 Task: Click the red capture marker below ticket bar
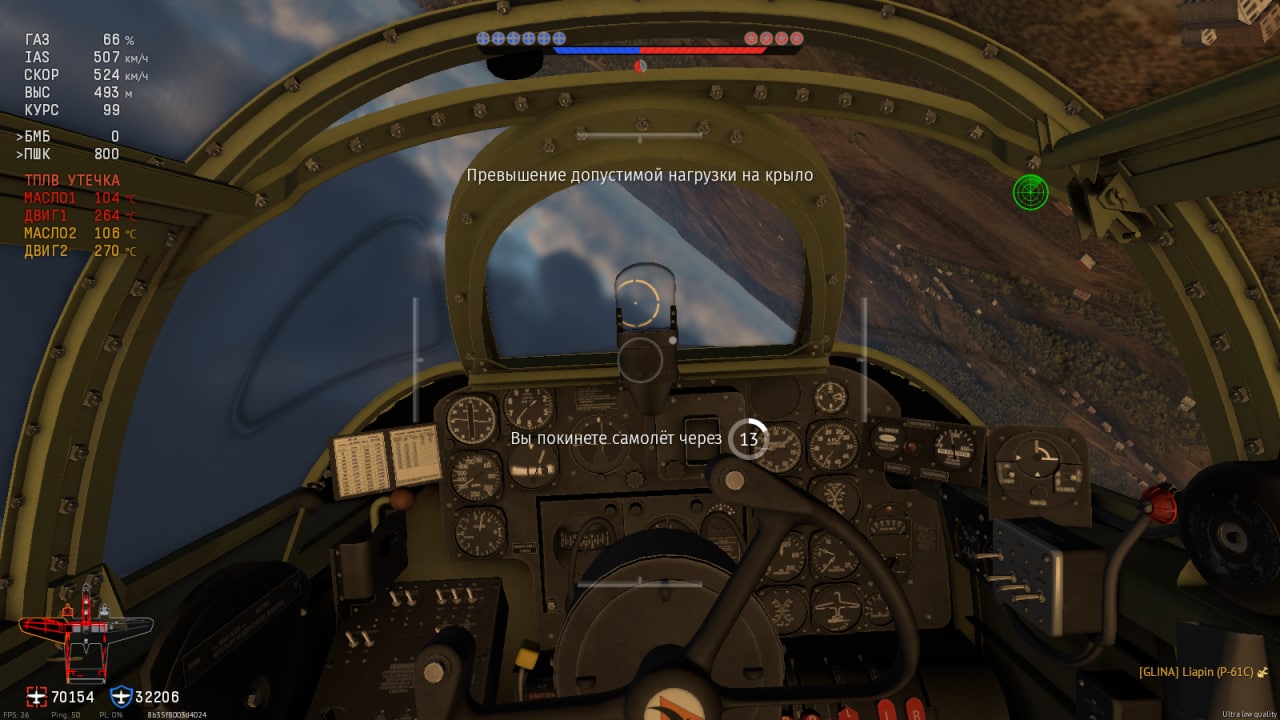(640, 67)
